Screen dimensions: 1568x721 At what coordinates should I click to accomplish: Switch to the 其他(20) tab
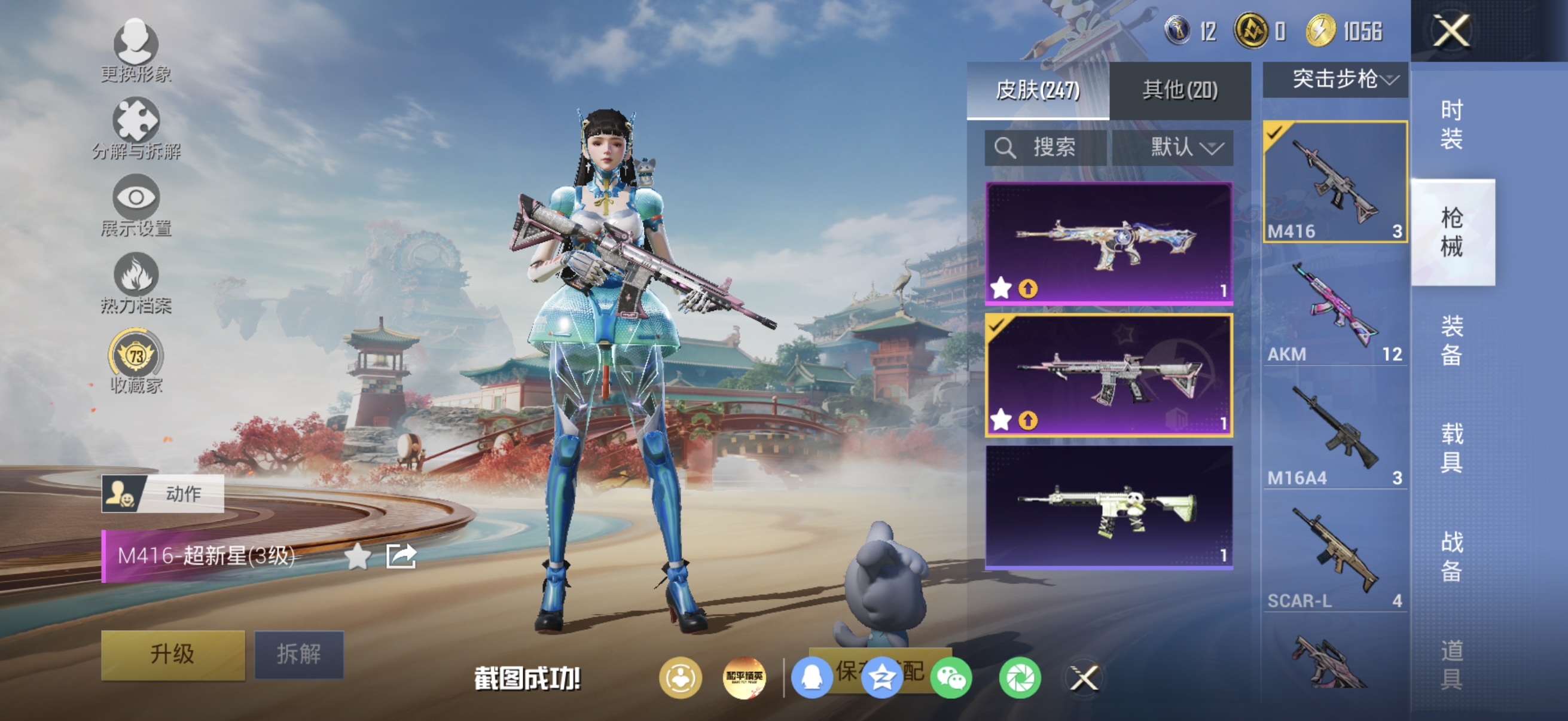point(1180,90)
